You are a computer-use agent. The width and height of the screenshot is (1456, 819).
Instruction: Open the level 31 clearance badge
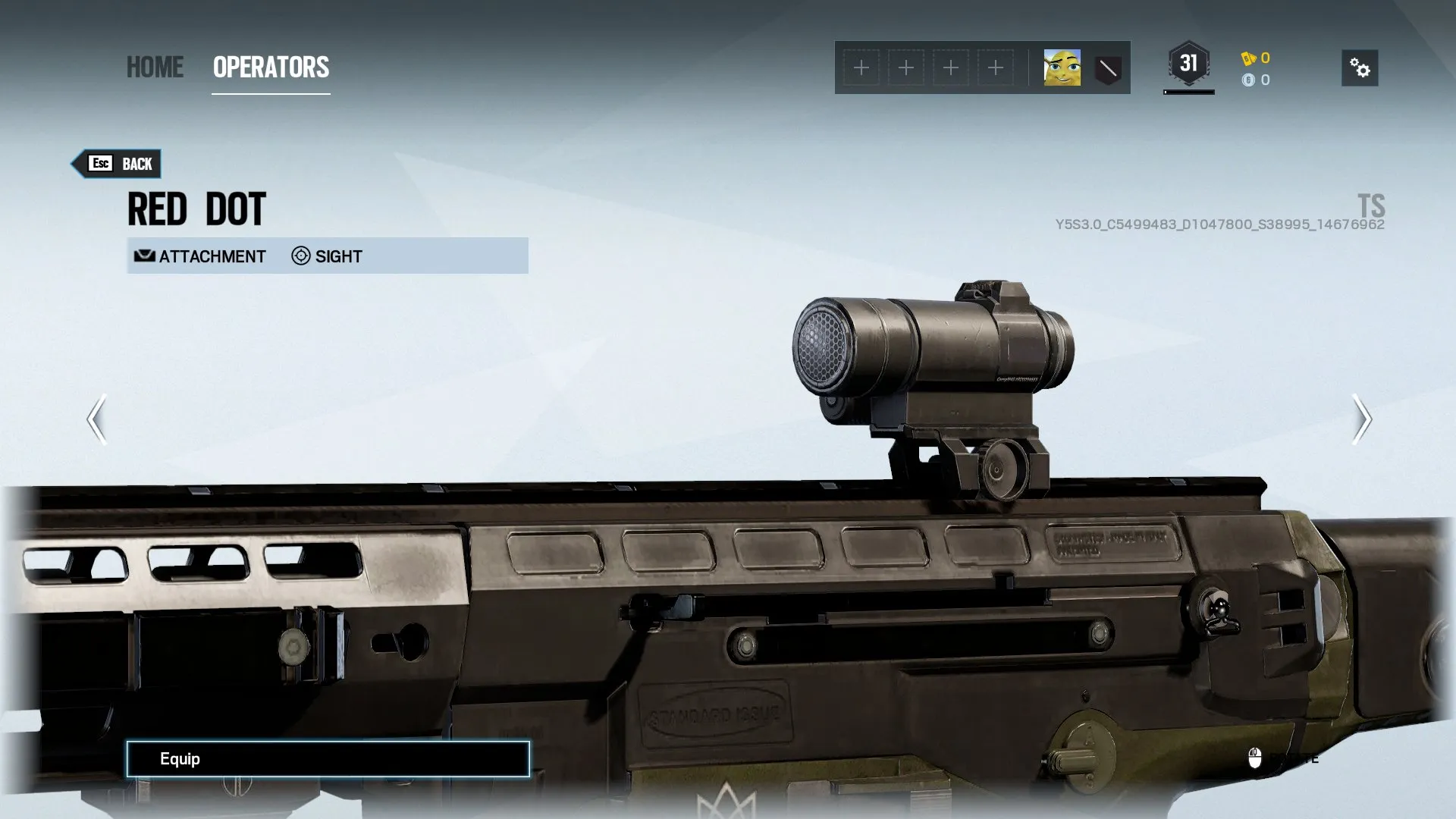click(1188, 64)
